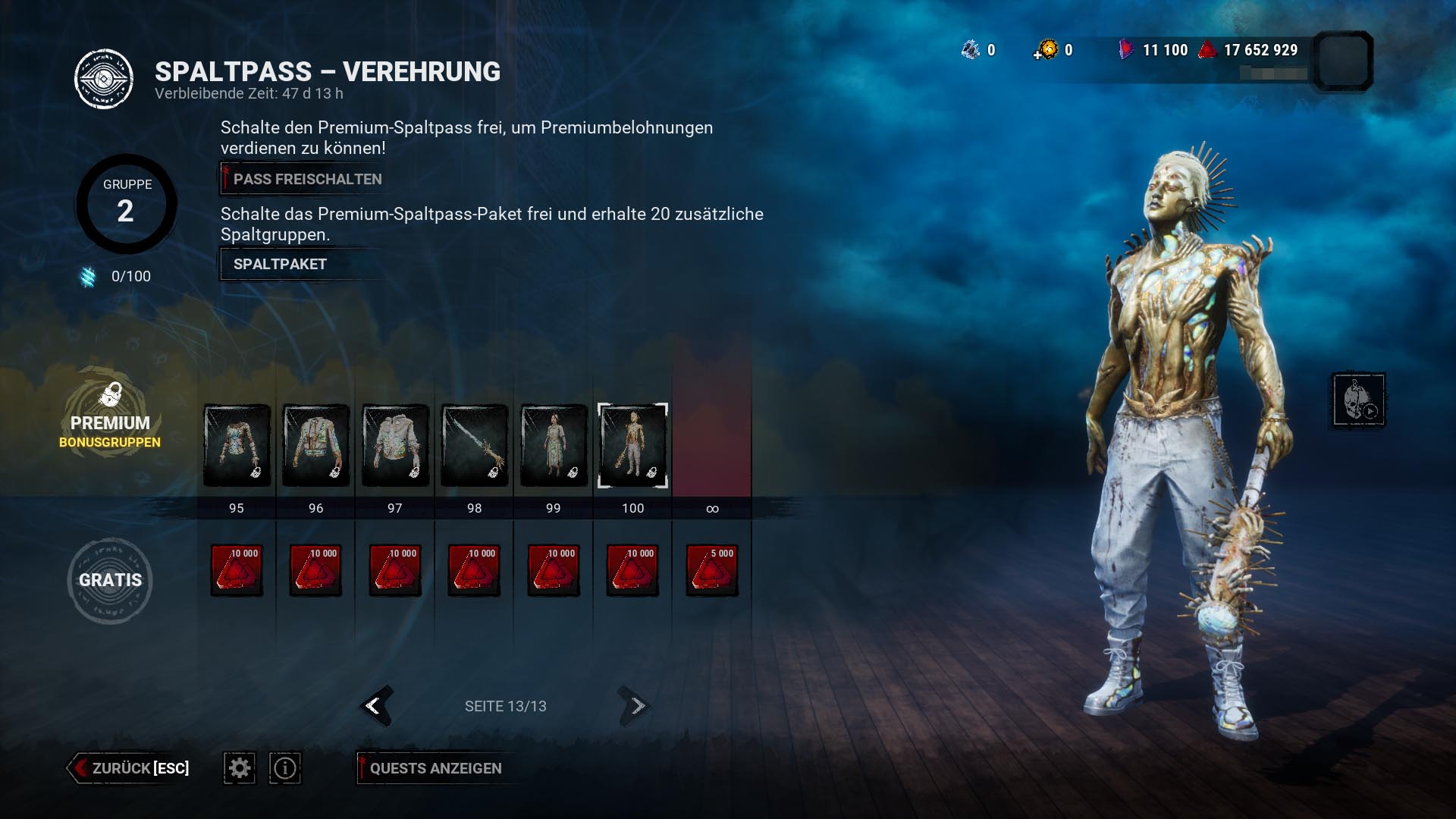
Task: Open the Spaltpaket purchase option
Action: coord(279,264)
